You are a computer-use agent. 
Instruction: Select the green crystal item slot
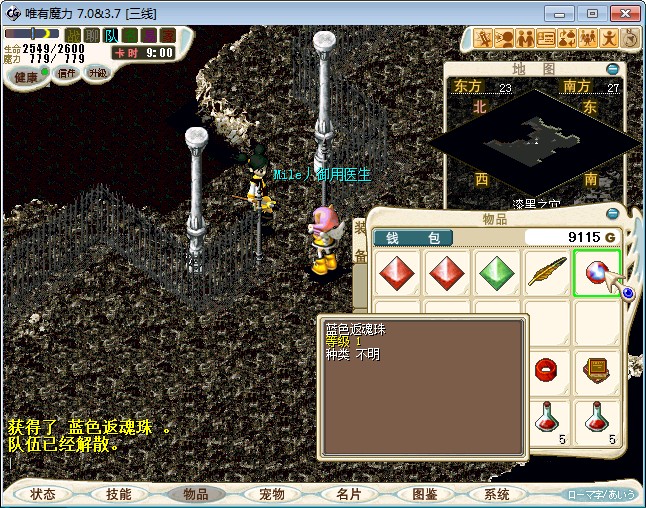coord(497,273)
